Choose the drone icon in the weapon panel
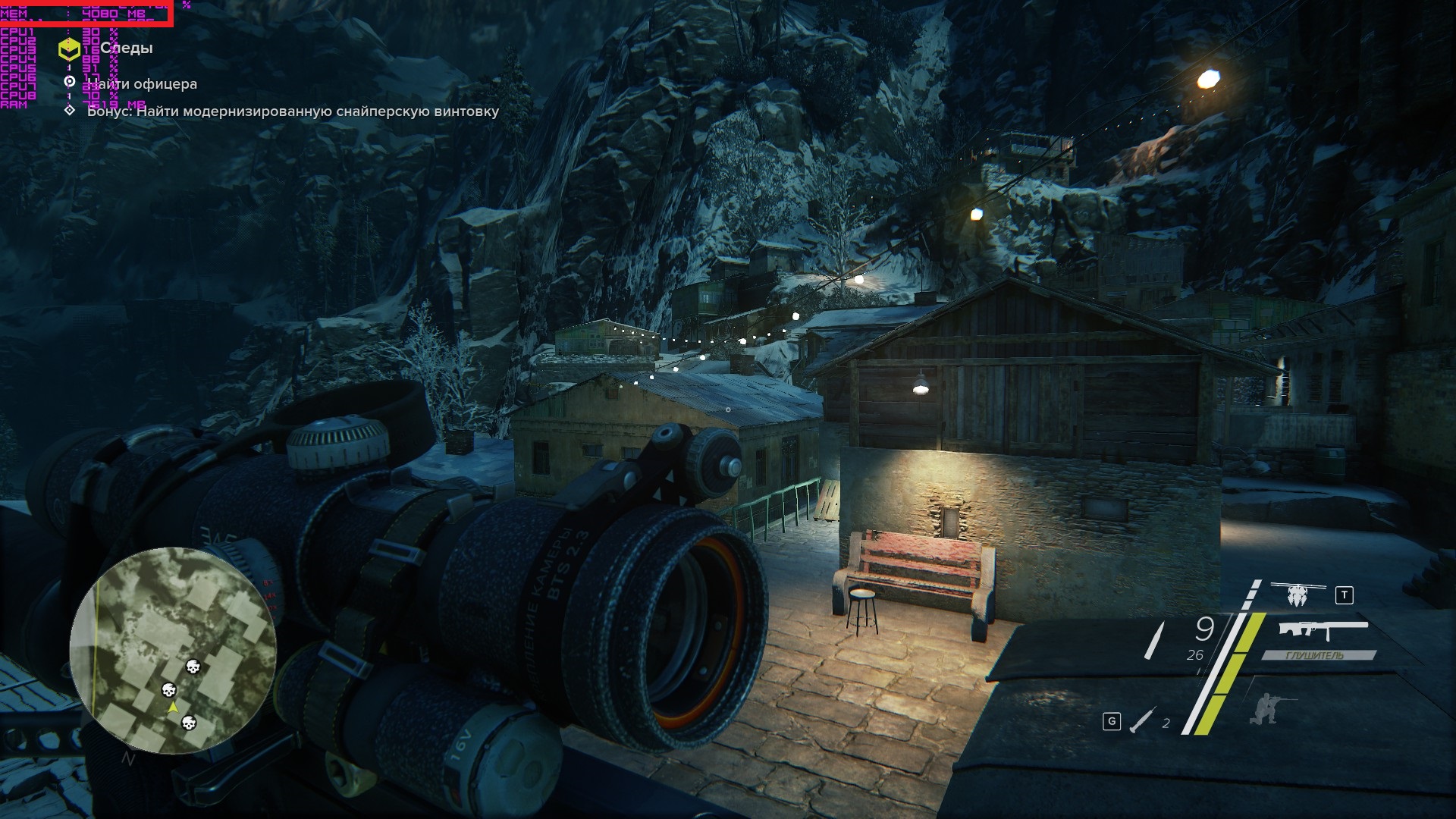 pyautogui.click(x=1298, y=595)
